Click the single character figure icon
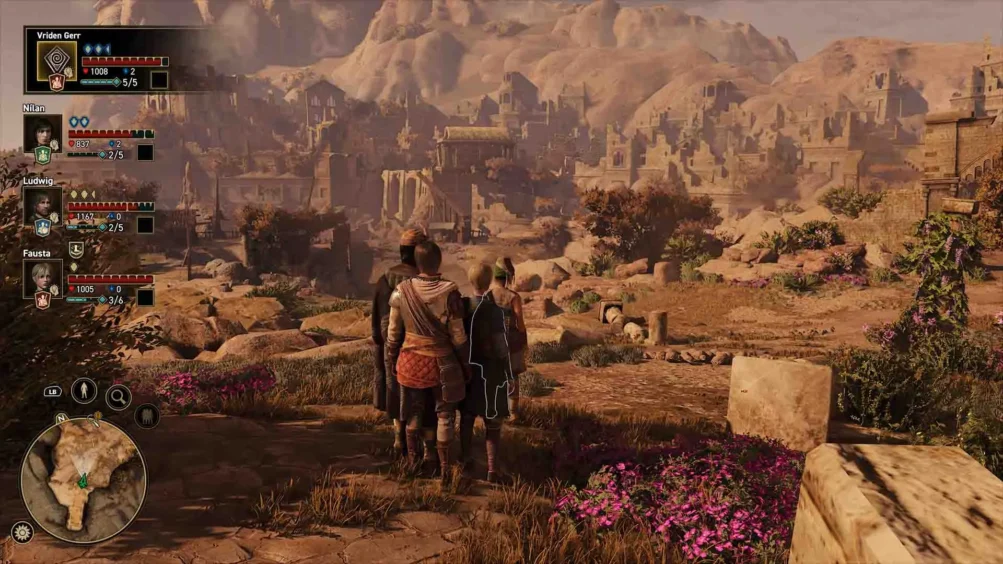The width and height of the screenshot is (1003, 564). [84, 391]
